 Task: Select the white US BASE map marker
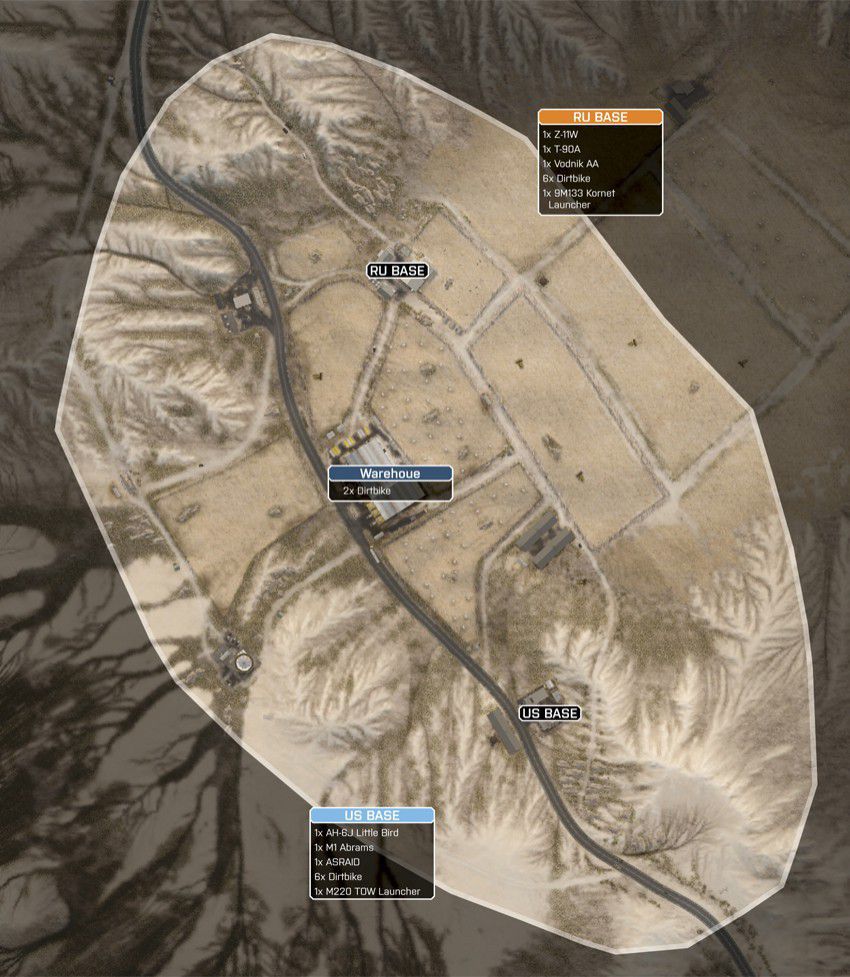549,713
